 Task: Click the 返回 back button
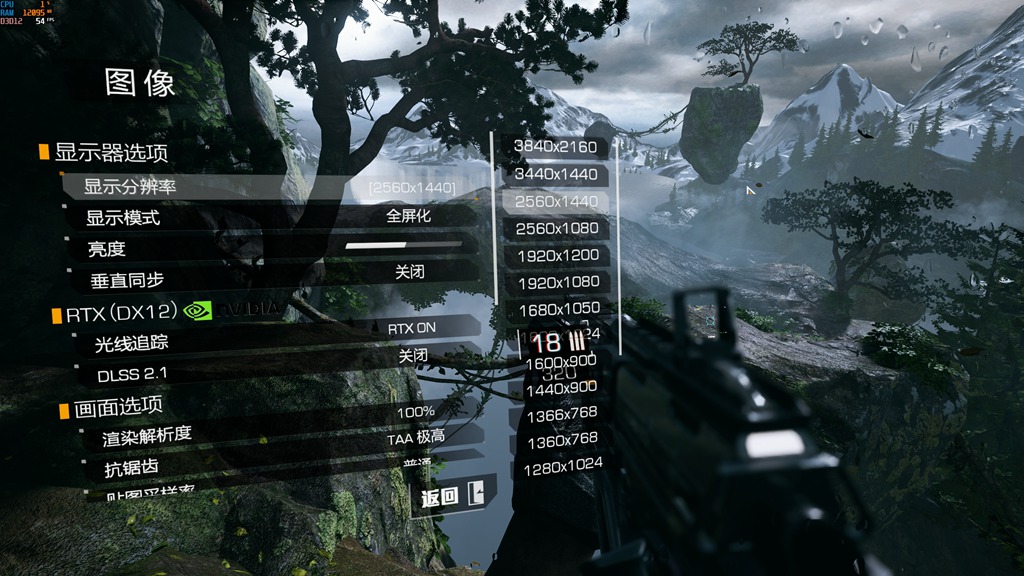(452, 496)
